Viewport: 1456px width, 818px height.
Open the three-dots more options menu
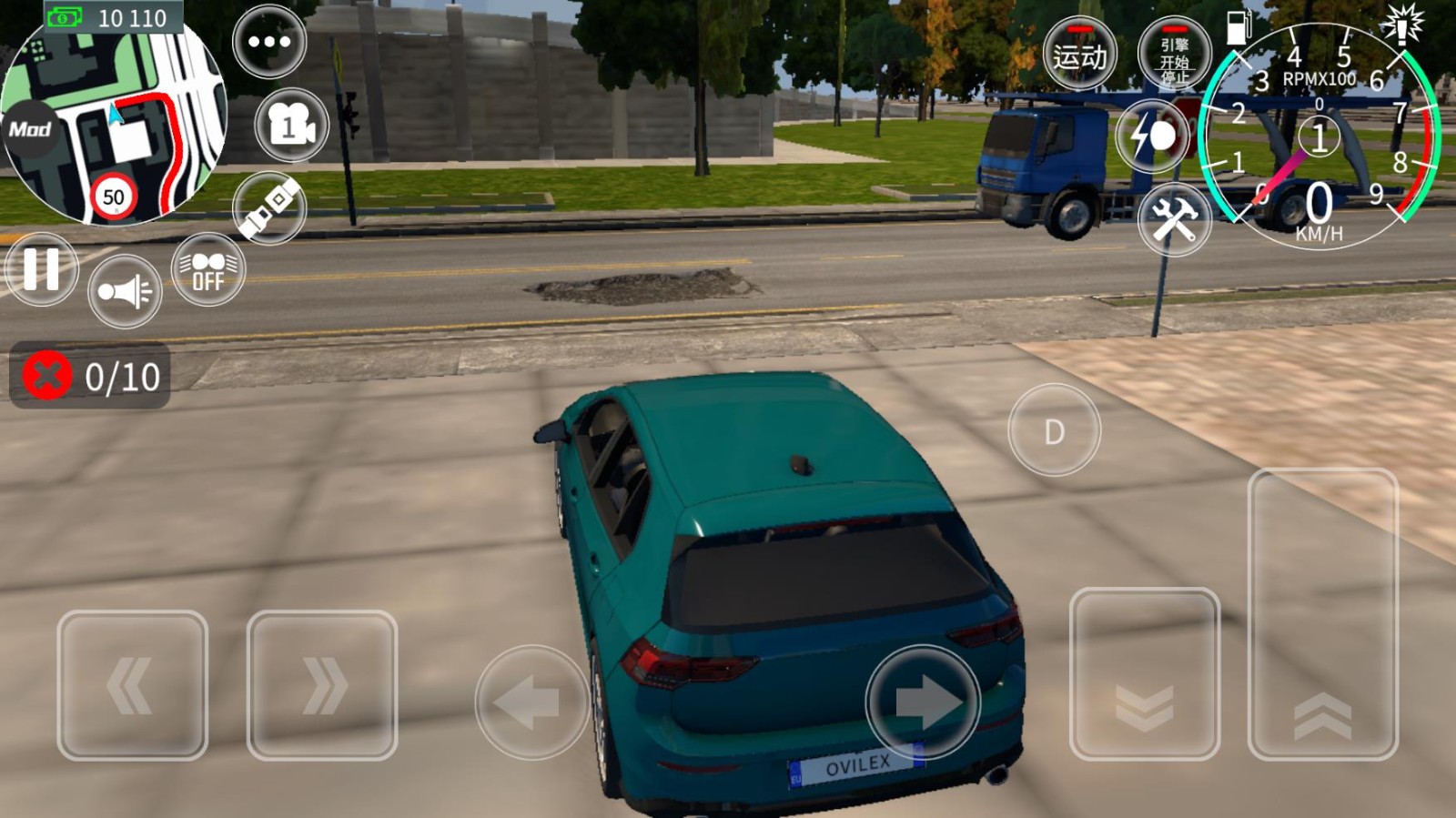(269, 42)
